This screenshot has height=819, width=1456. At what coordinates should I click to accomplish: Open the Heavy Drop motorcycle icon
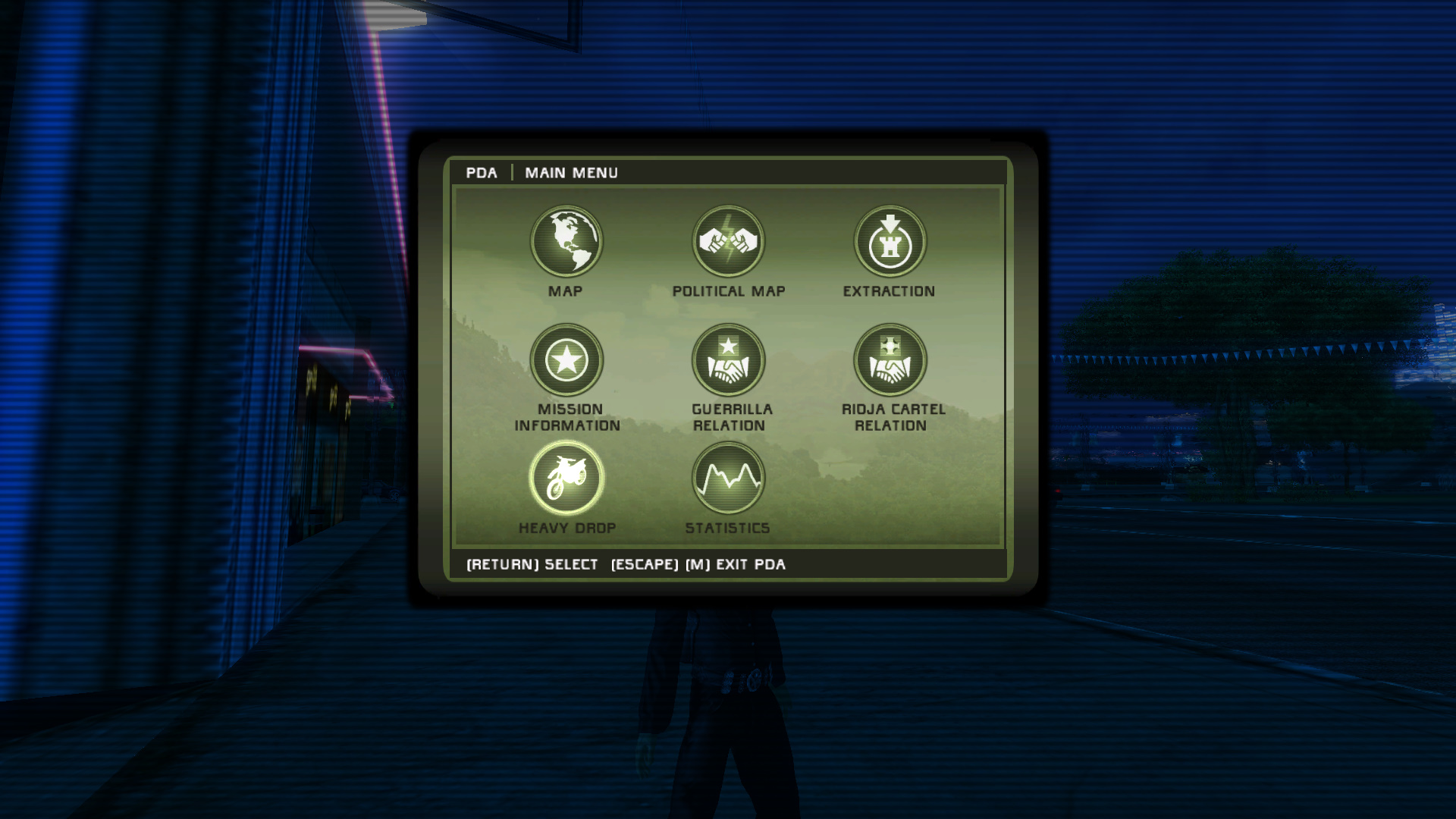pyautogui.click(x=567, y=478)
